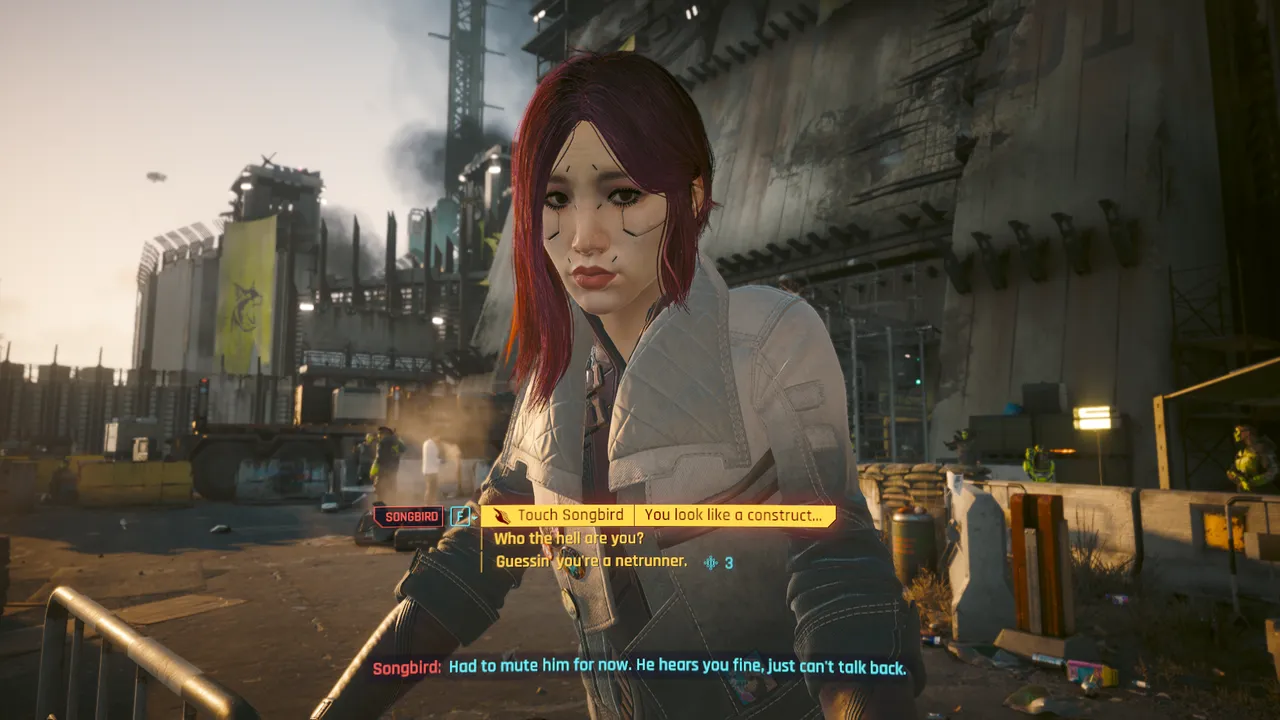Image resolution: width=1280 pixels, height=720 pixels.
Task: Select "Guessin' you're a netrunner." option
Action: [591, 562]
